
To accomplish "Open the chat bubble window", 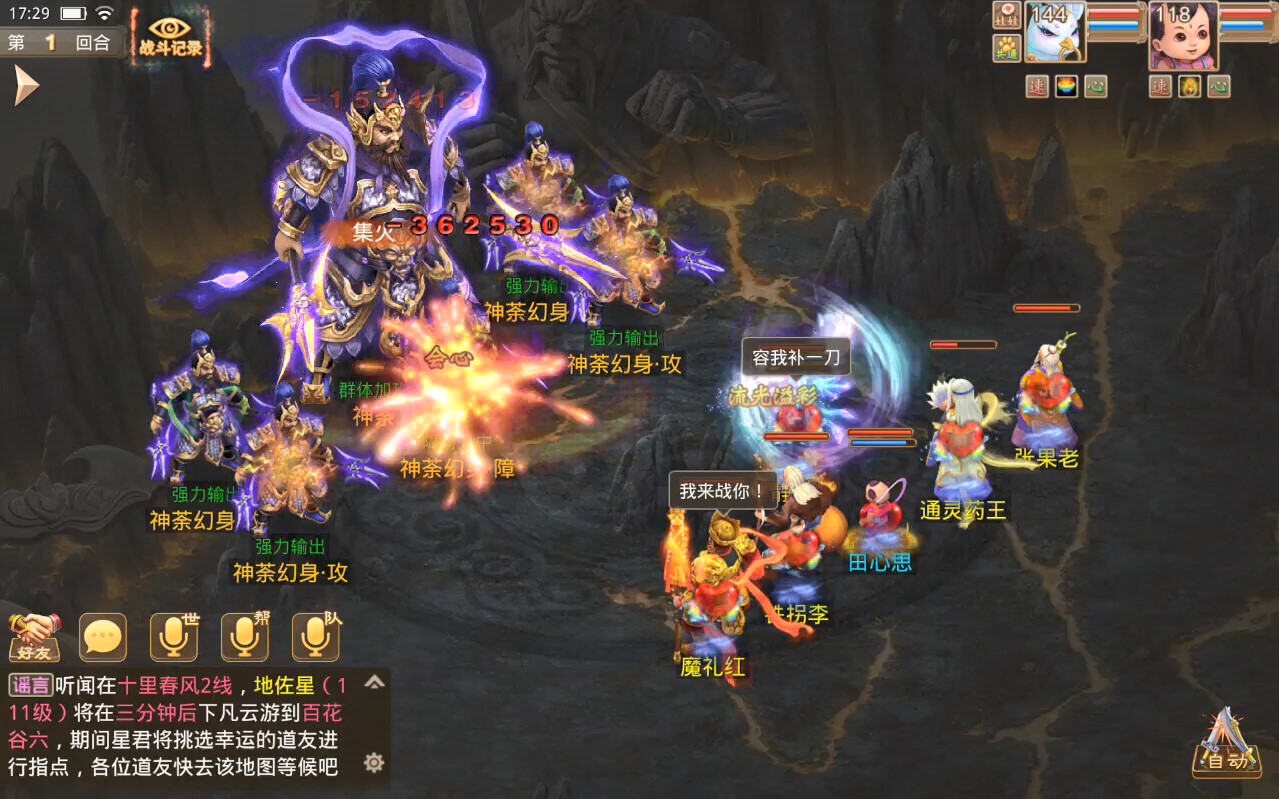I will click(x=103, y=637).
